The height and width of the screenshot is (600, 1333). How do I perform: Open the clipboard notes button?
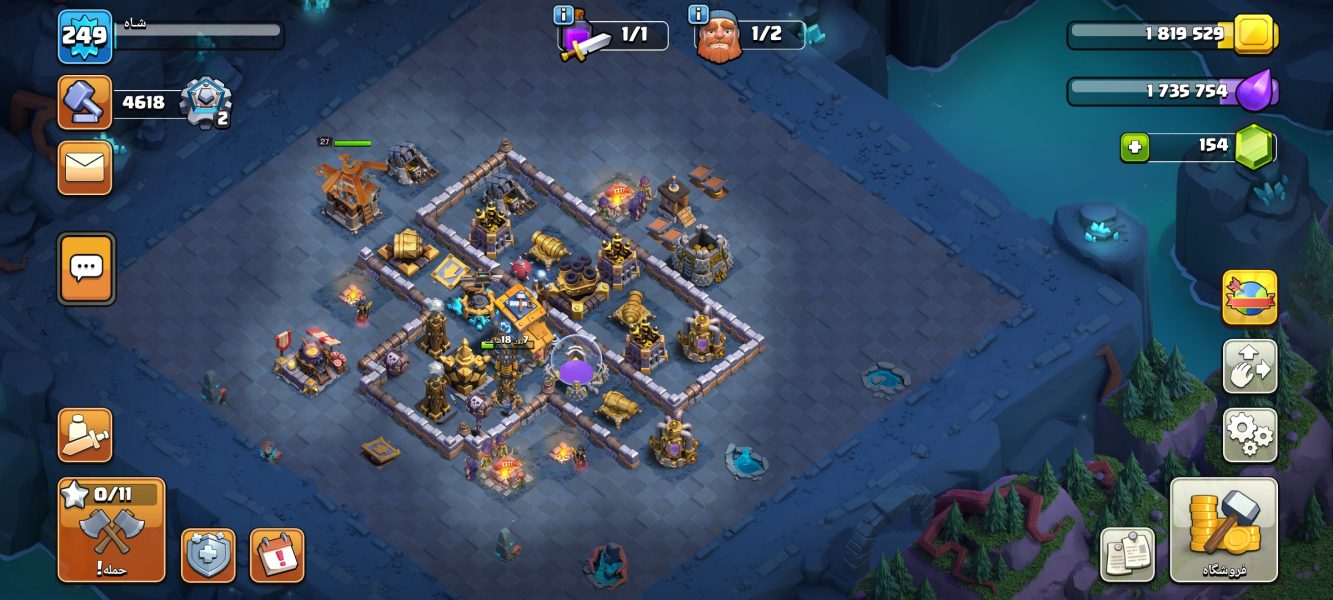(x=1127, y=554)
